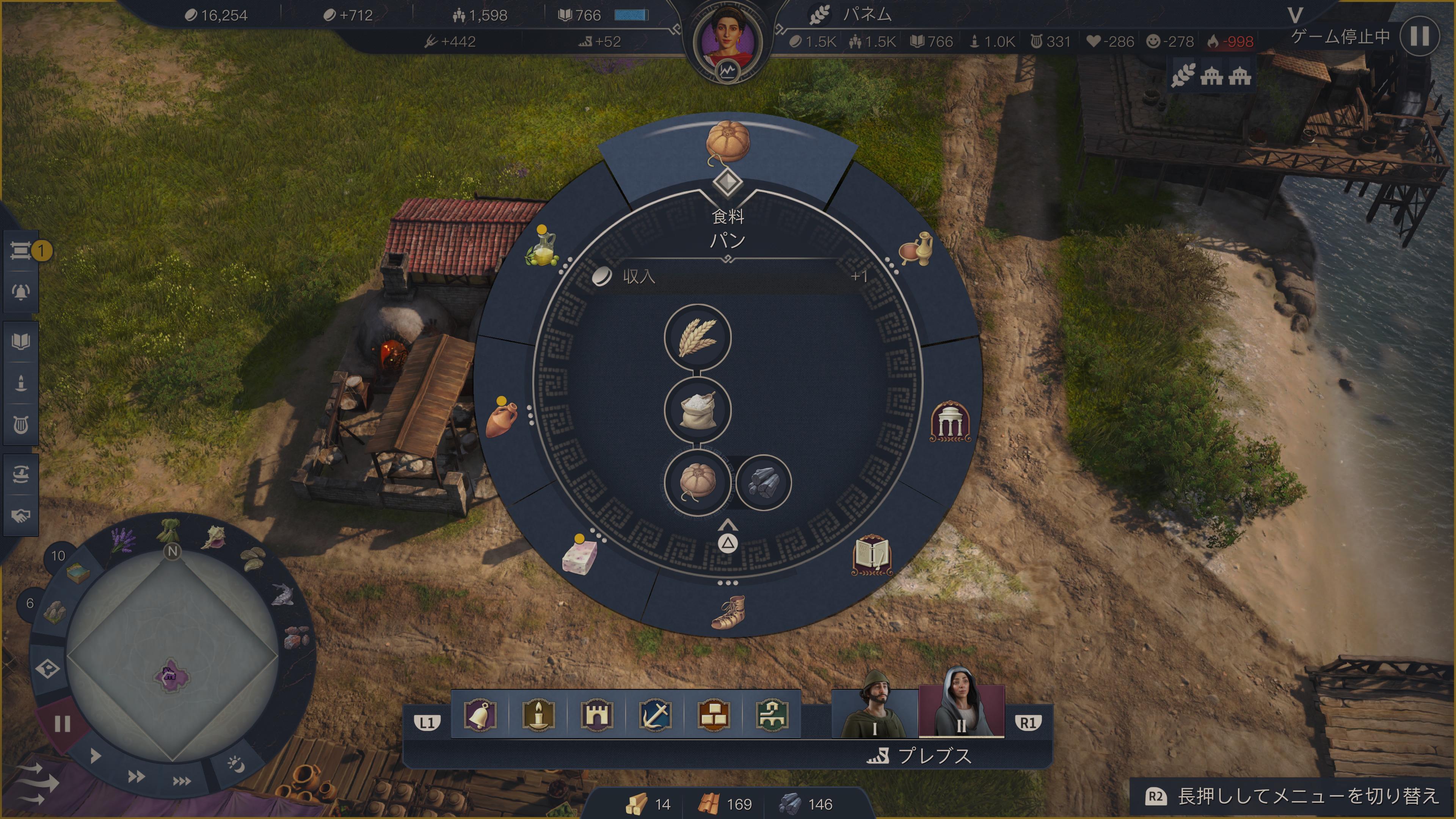This screenshot has height=819, width=1456.
Task: Open the anchor harbor building category
Action: [x=655, y=715]
